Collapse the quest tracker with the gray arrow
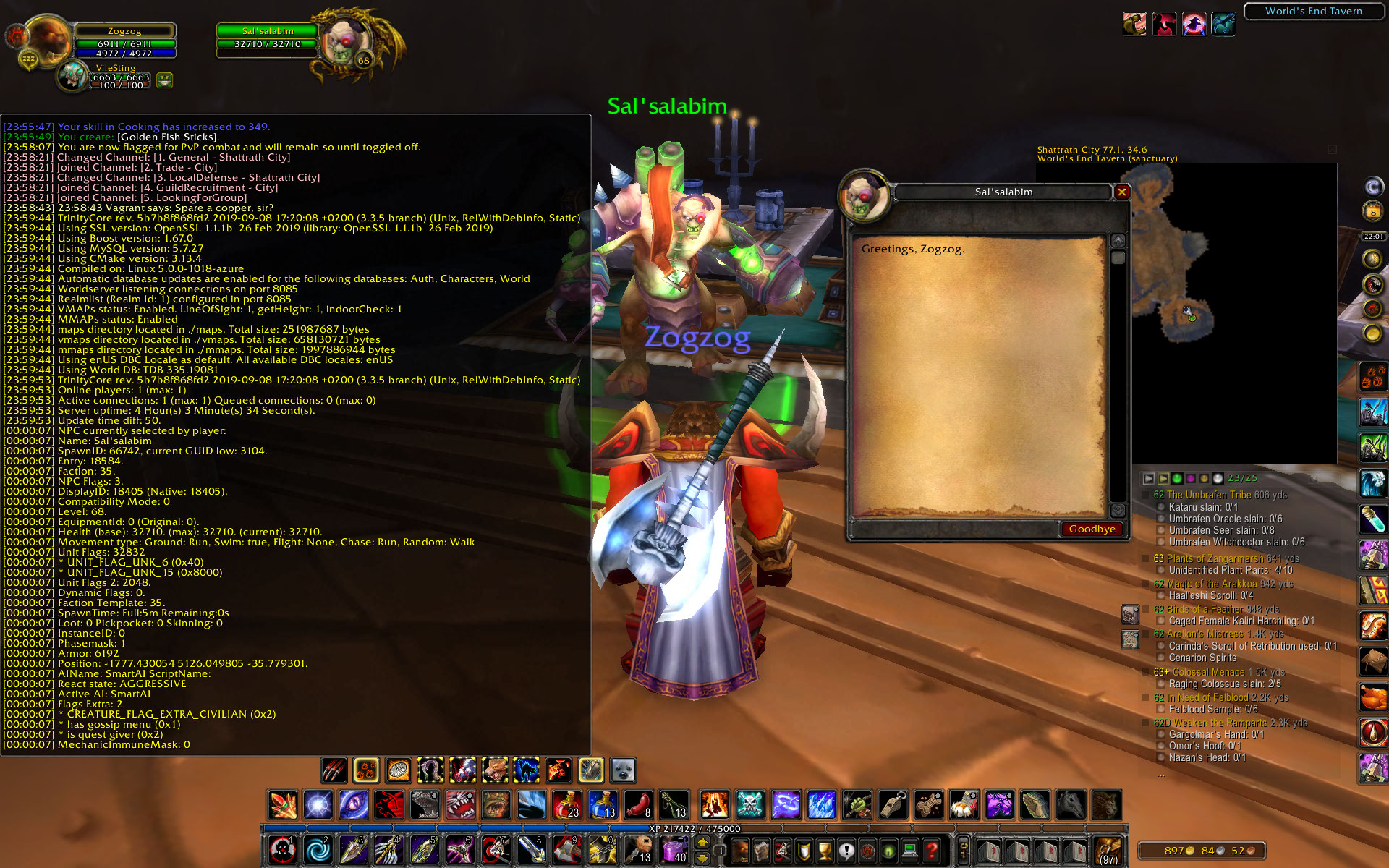This screenshot has width=1389, height=868. [x=1147, y=478]
